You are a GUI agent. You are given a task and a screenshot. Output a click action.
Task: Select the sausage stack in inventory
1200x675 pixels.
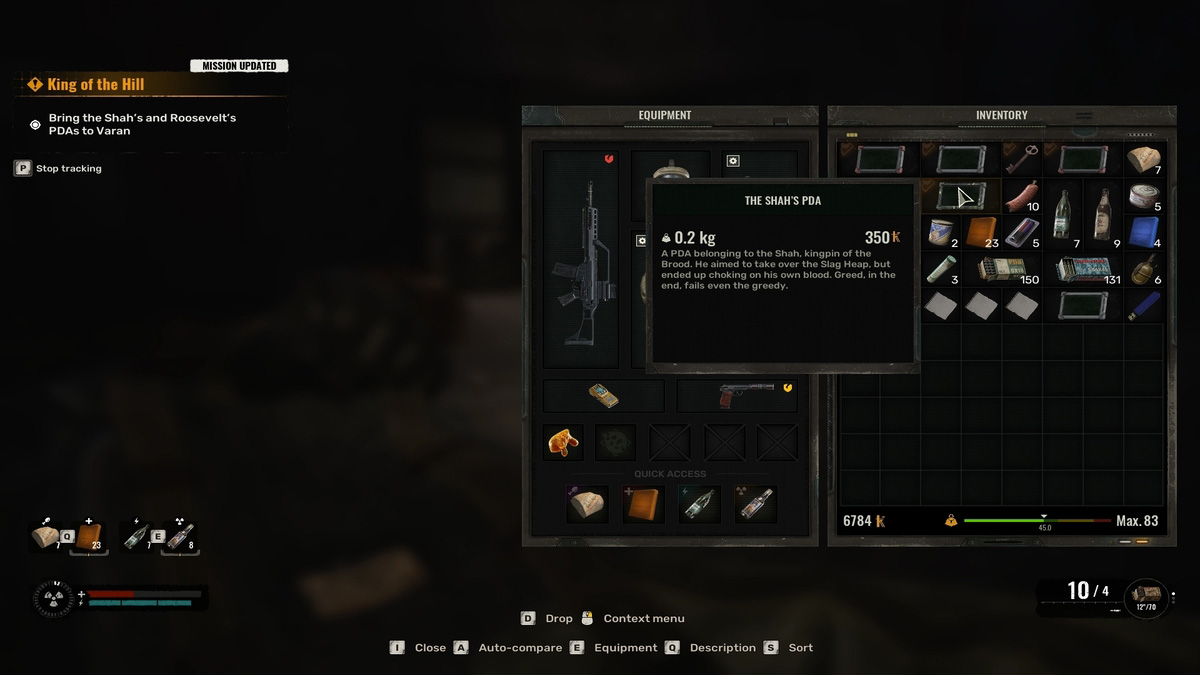click(1021, 196)
